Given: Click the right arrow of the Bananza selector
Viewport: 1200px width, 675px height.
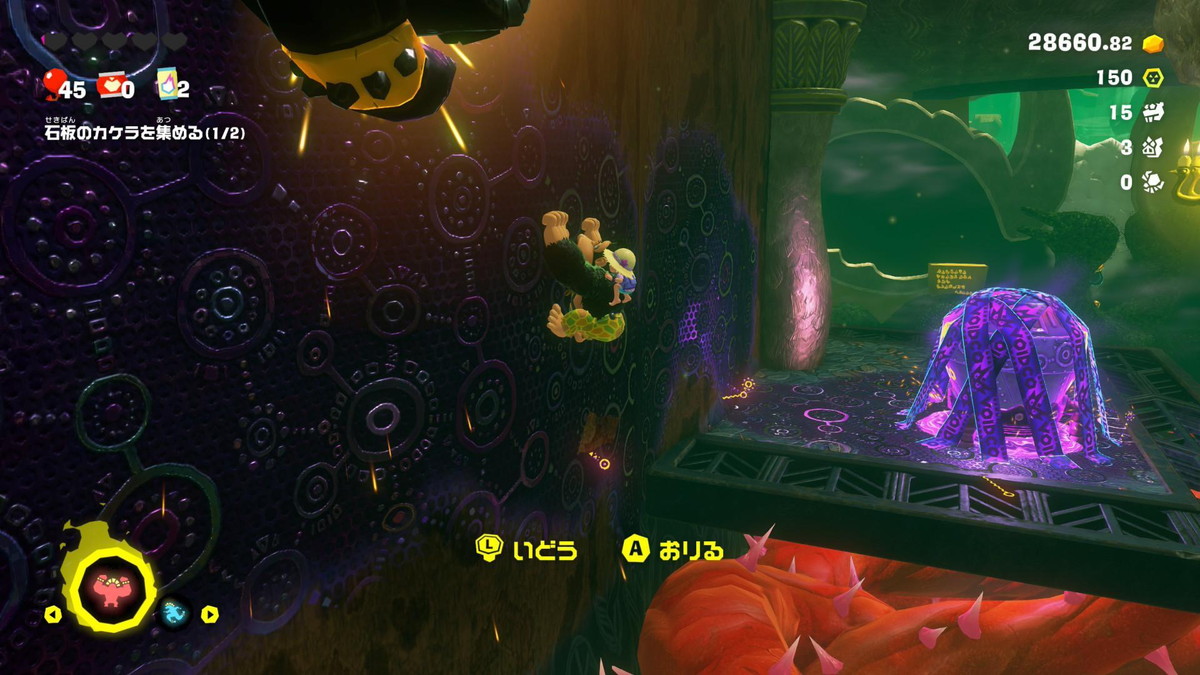Looking at the screenshot, I should click(x=210, y=614).
